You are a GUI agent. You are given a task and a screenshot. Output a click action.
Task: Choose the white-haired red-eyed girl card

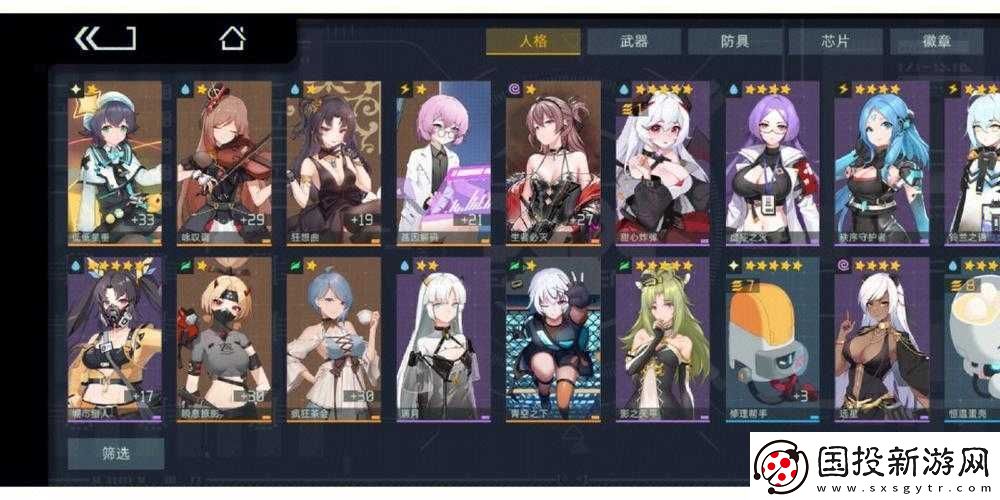coord(662,164)
